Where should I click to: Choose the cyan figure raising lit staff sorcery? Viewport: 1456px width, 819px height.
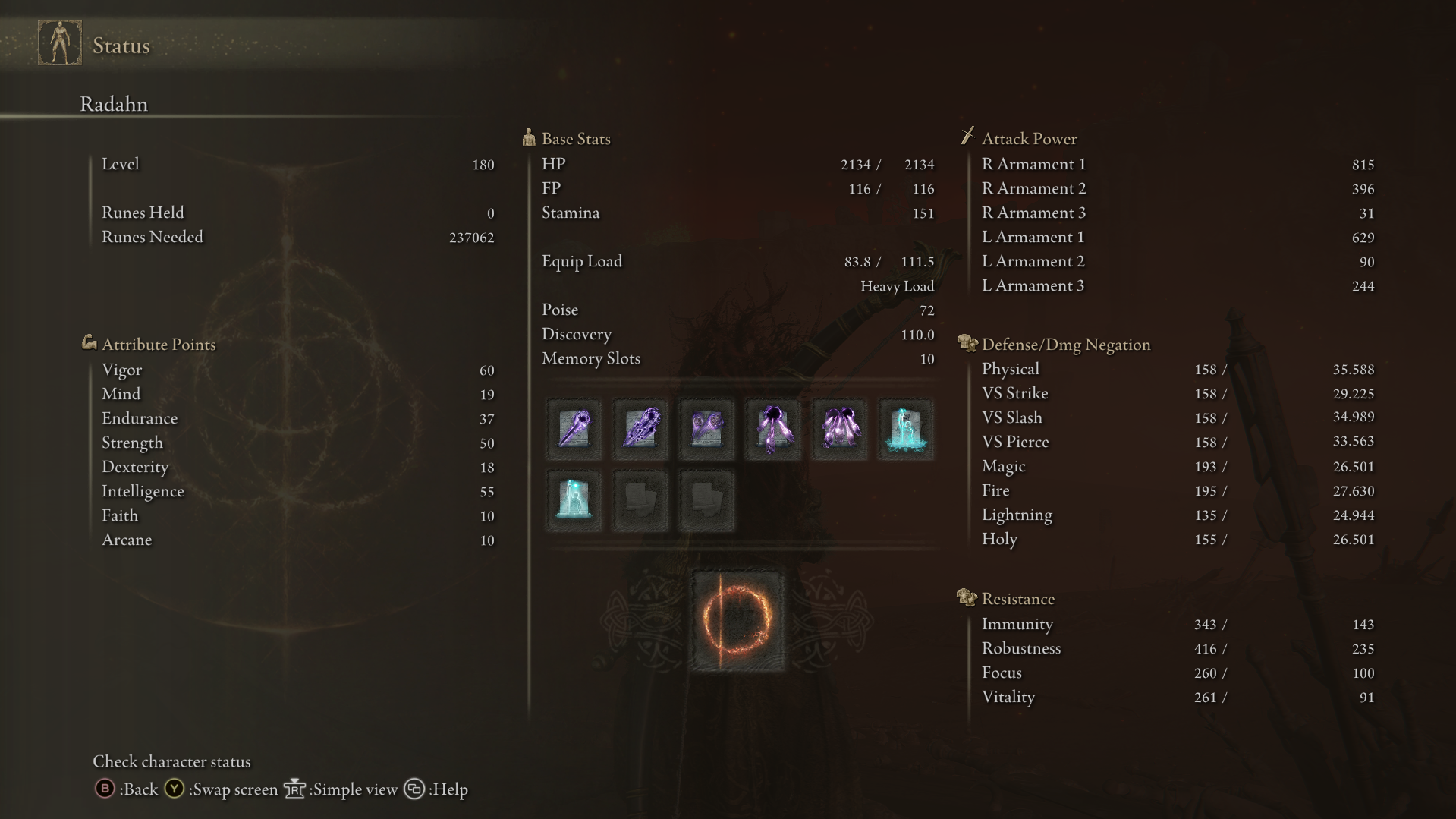pos(574,500)
